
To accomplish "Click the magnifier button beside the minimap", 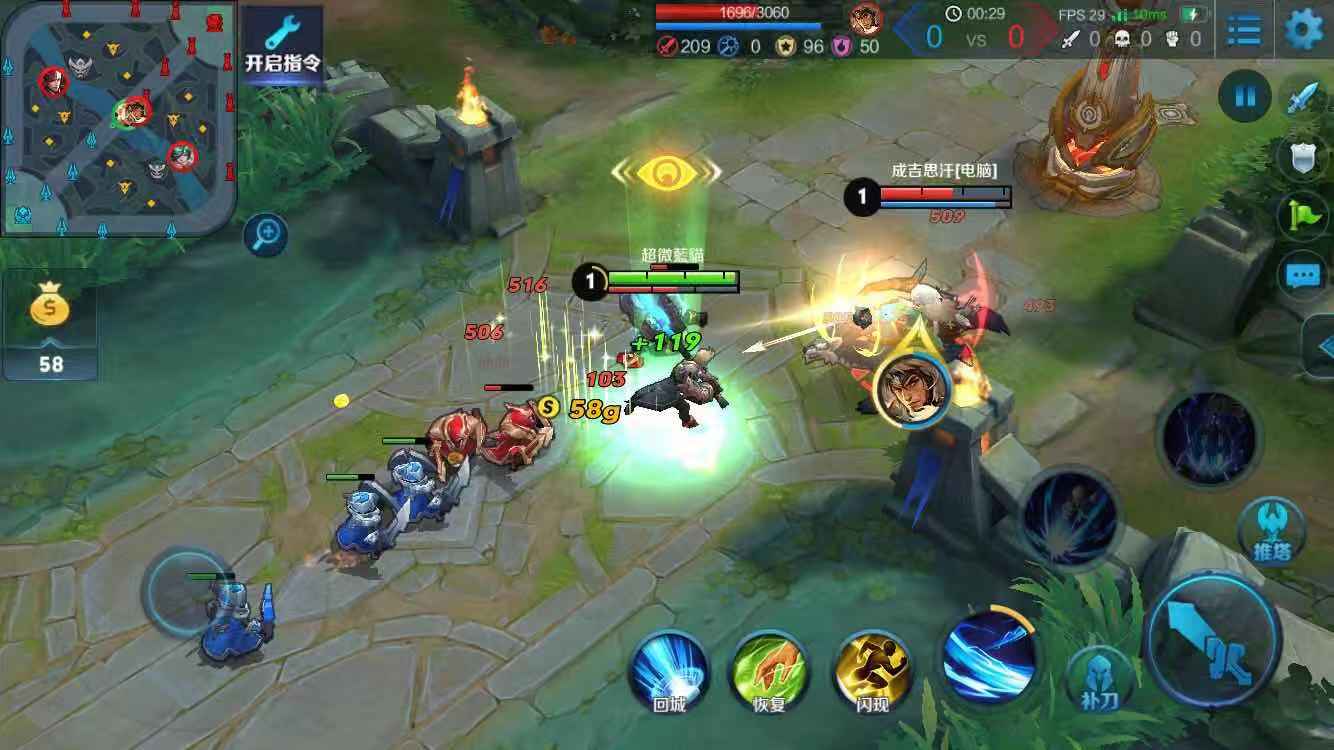I will [267, 236].
